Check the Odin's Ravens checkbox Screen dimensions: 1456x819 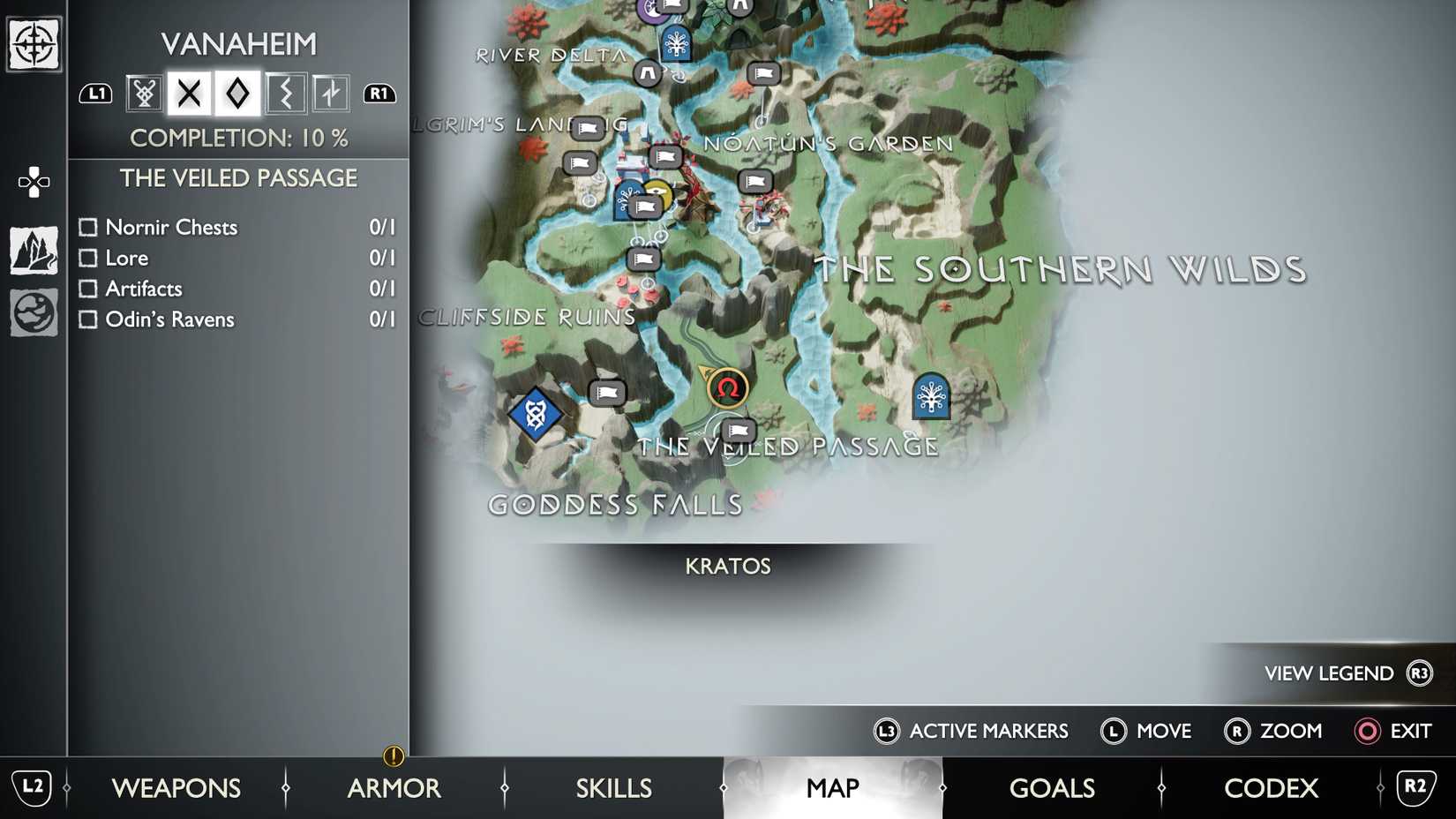tap(88, 319)
